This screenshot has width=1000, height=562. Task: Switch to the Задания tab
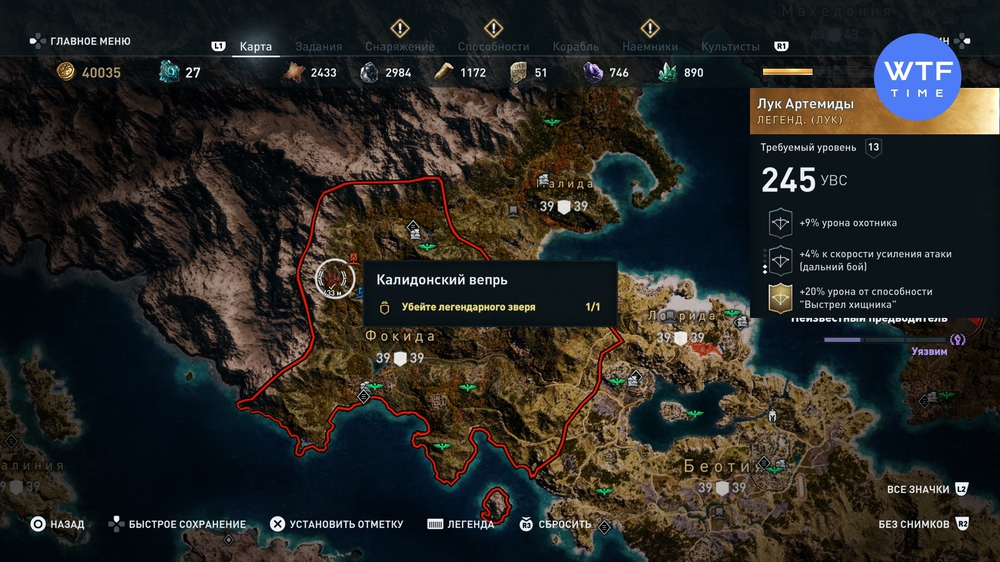click(318, 46)
